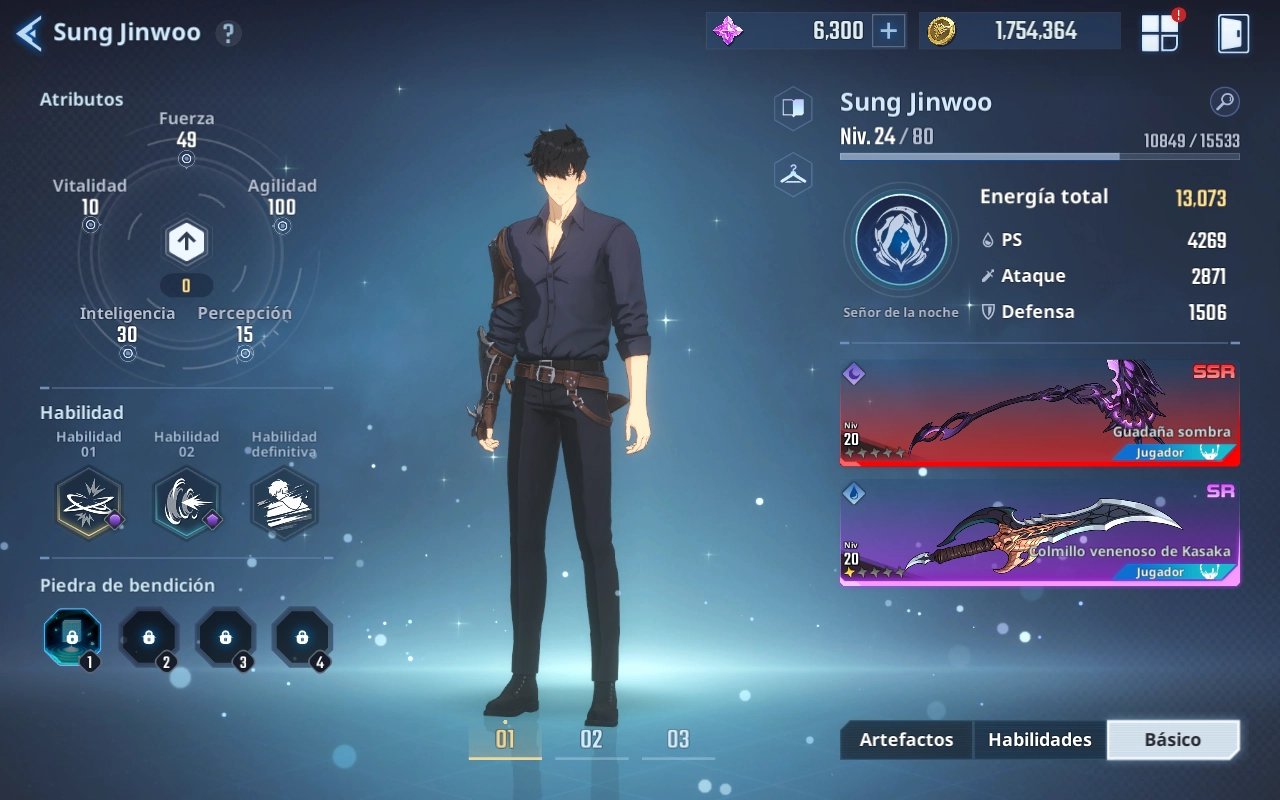The width and height of the screenshot is (1280, 800).
Task: Go back using the arrow beside Sung Jinwoo
Action: coord(29,33)
